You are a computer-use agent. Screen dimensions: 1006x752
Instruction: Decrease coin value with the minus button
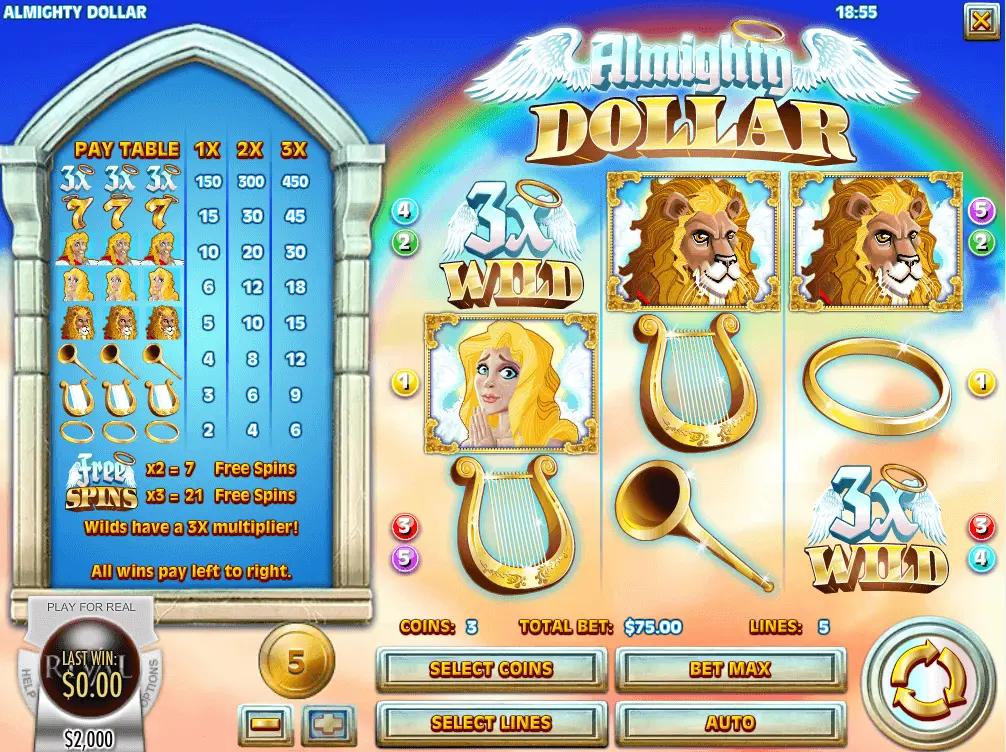pyautogui.click(x=265, y=724)
